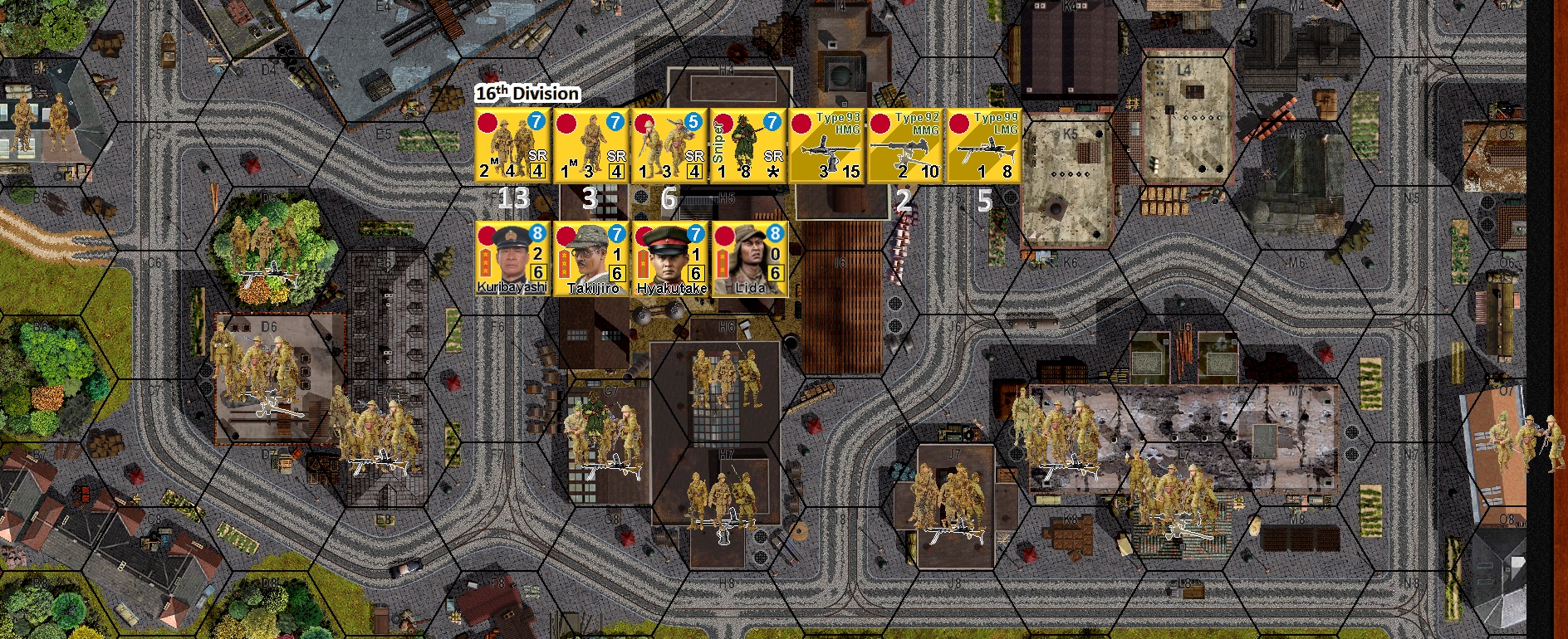
Task: Click the red rank stripe on Lida's counter
Action: pos(724,266)
